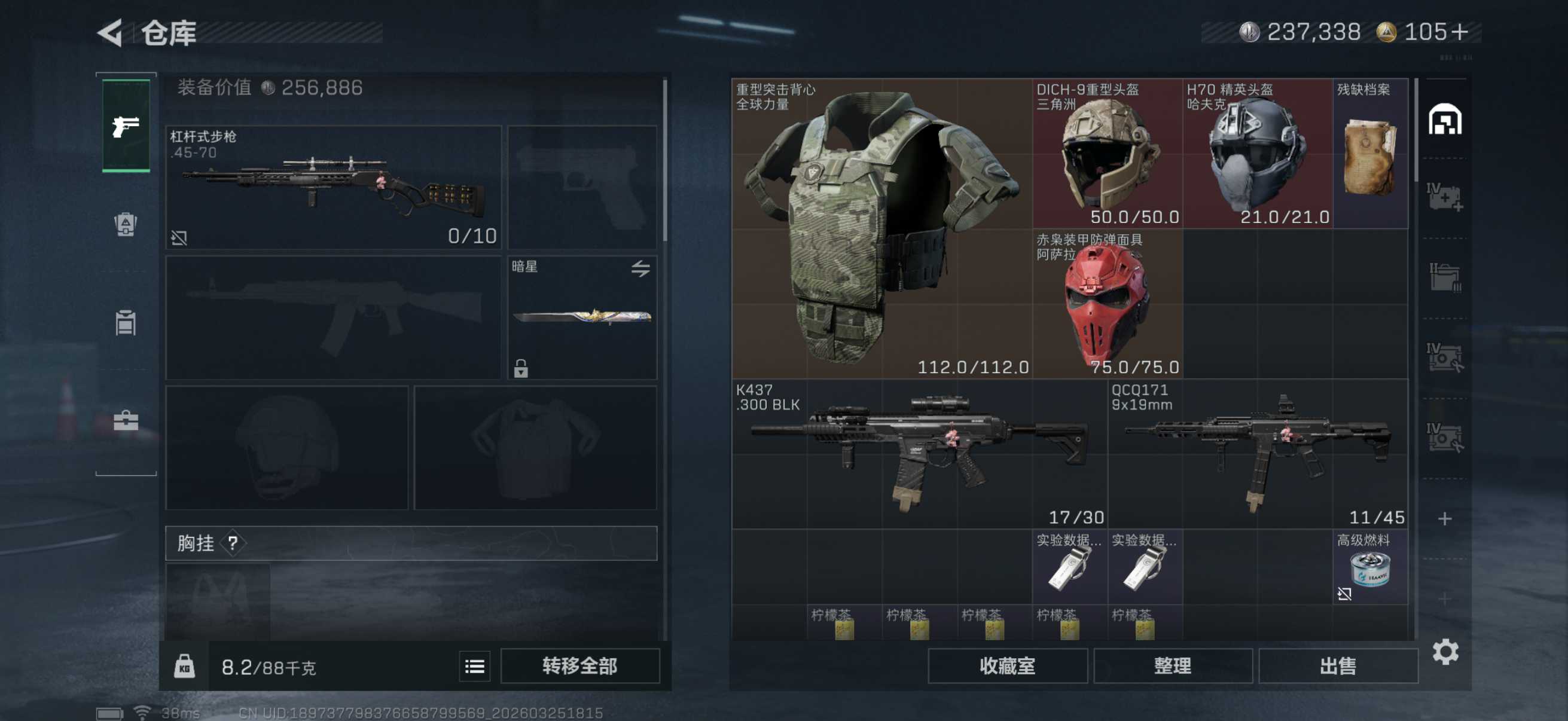Select the 残缺档案 document item
Screen dimensions: 1568x721
click(1369, 153)
